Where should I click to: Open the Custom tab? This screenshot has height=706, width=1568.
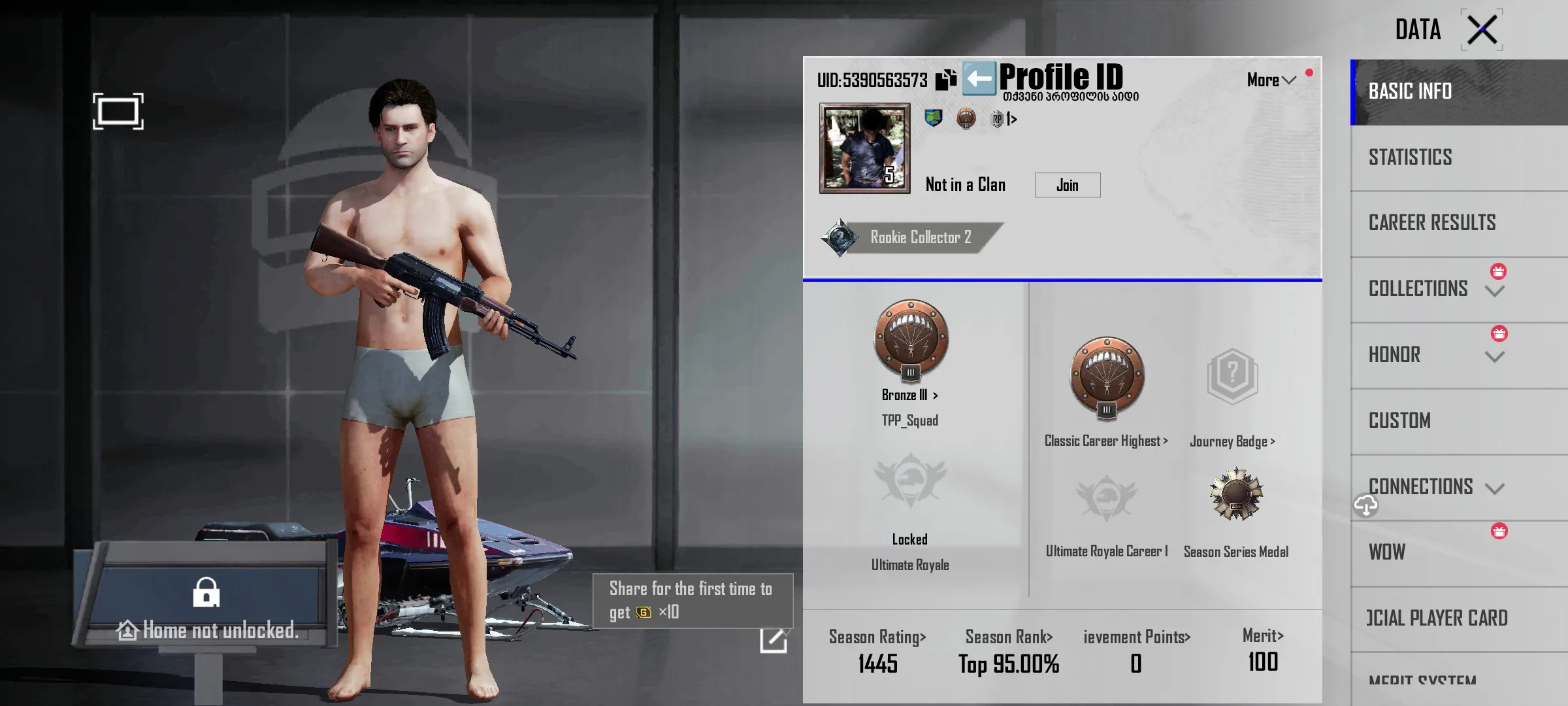(x=1399, y=420)
